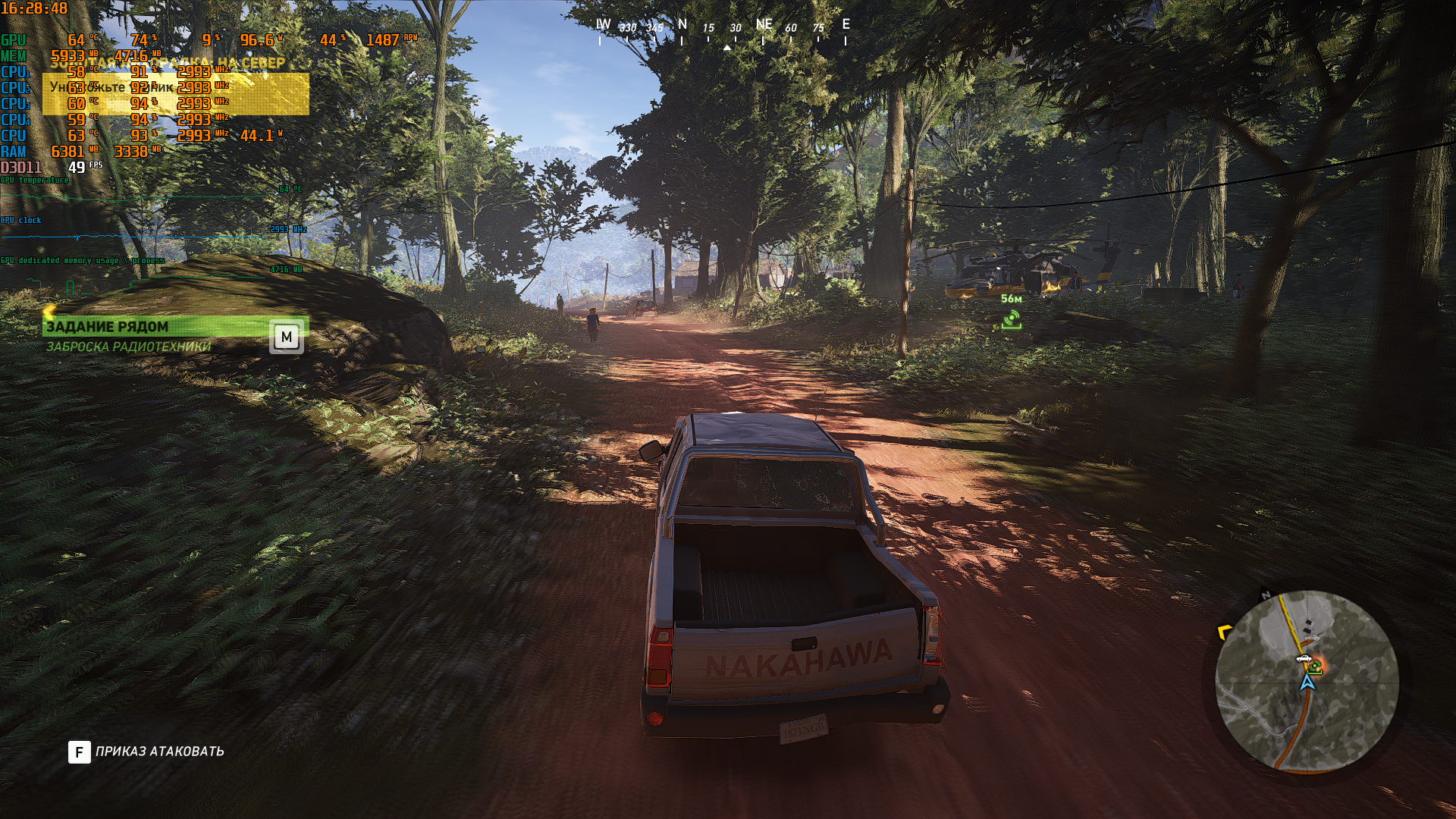The width and height of the screenshot is (1456, 819).
Task: Click the circular minimap
Action: [x=1307, y=681]
